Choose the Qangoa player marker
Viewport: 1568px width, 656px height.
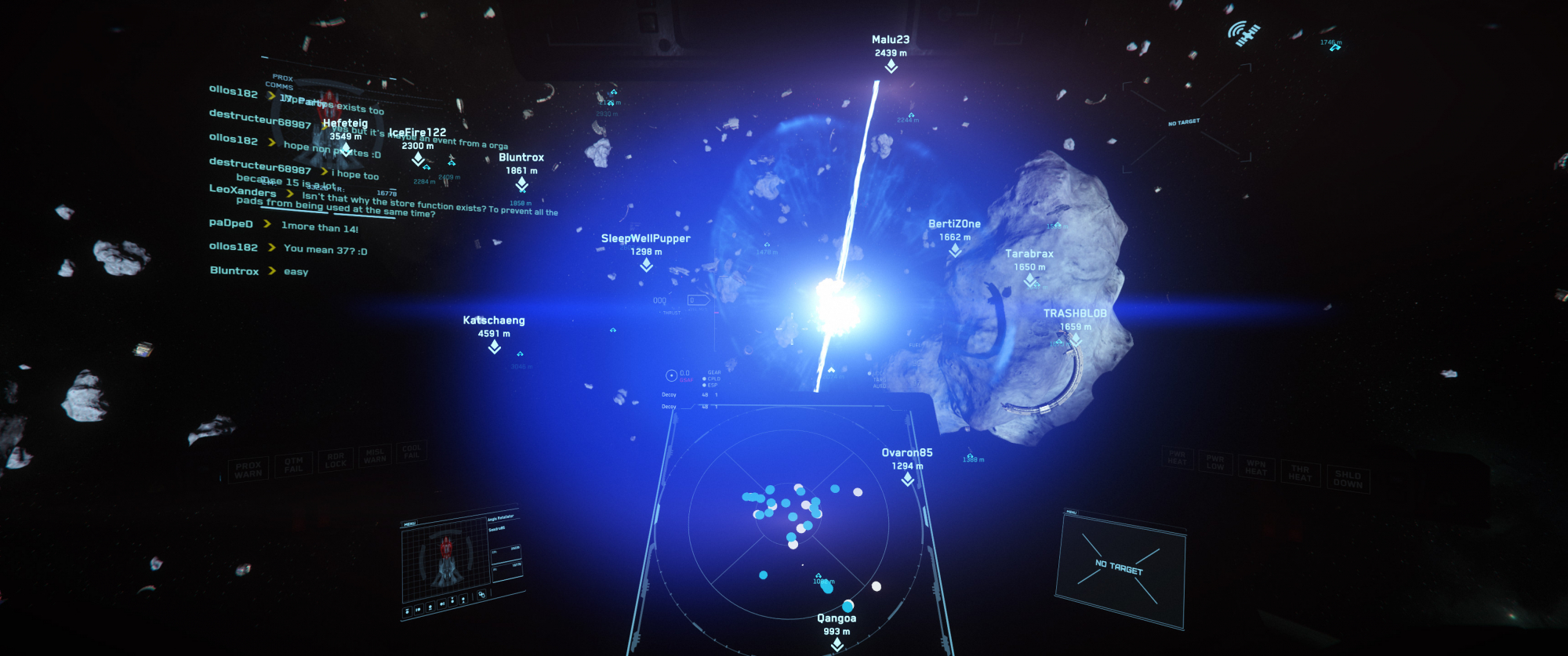[x=837, y=643]
